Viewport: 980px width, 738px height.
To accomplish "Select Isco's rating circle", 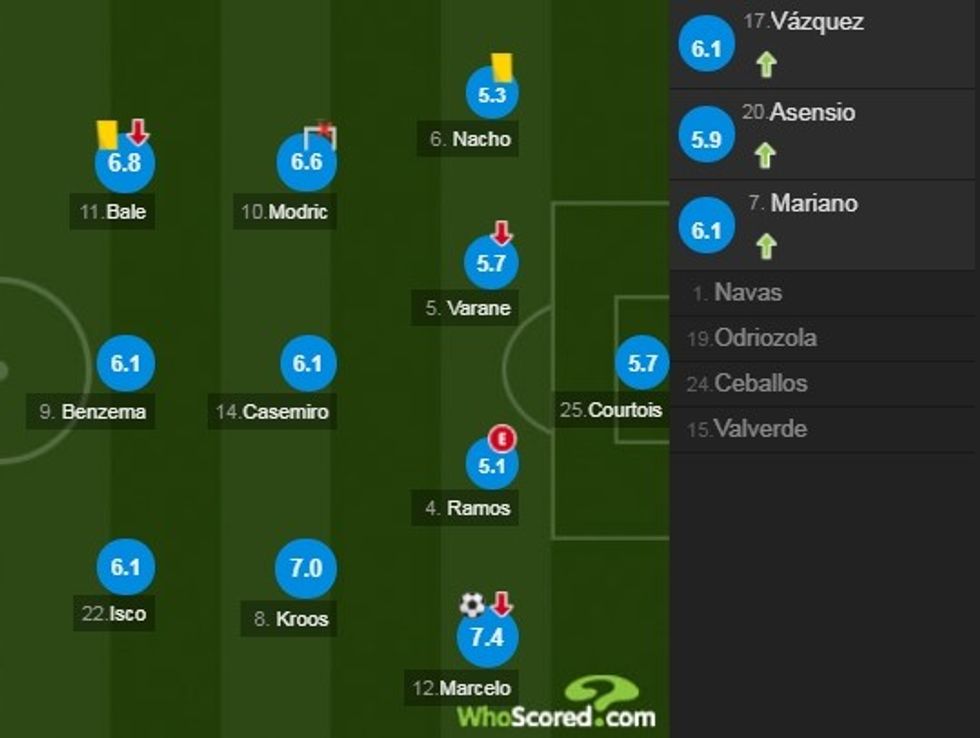I will tap(125, 567).
